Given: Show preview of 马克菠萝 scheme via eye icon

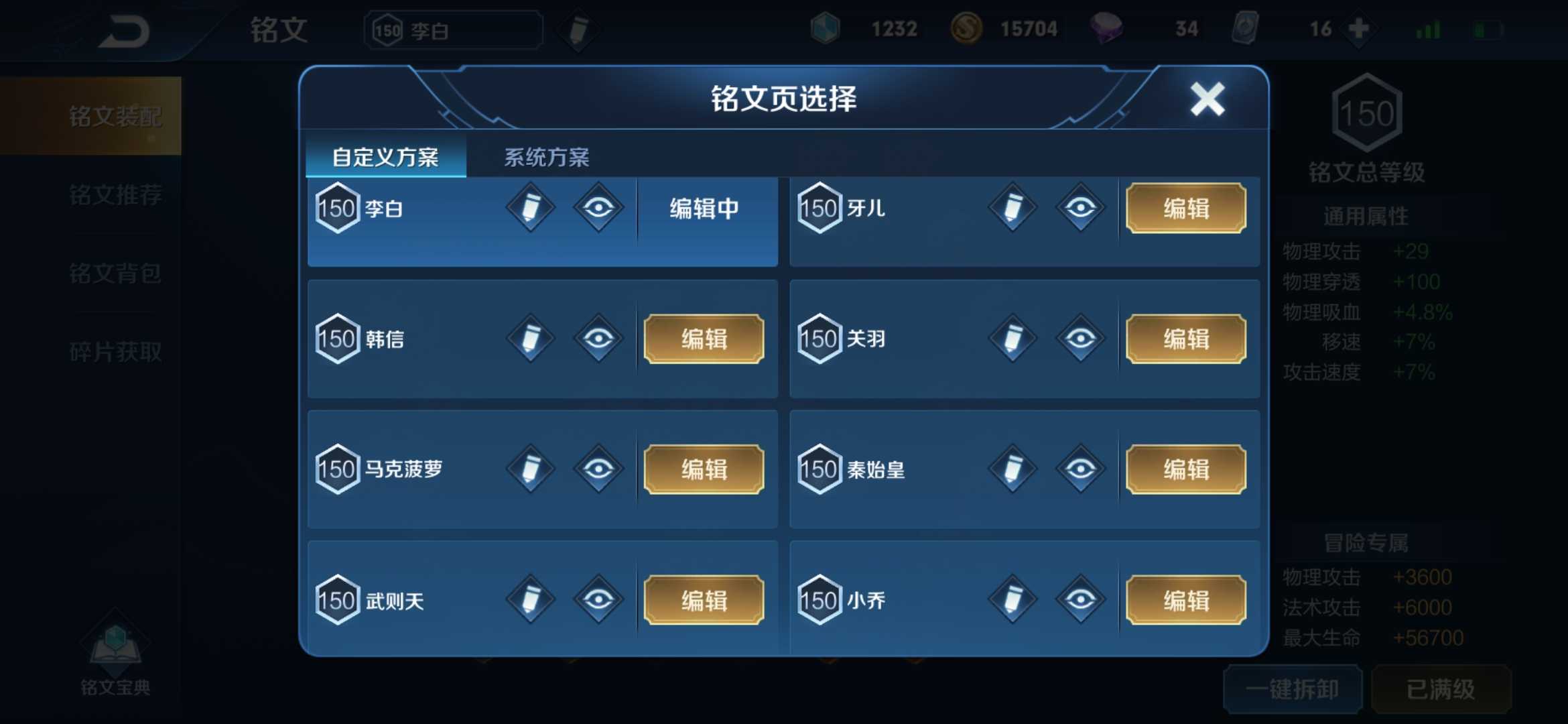Looking at the screenshot, I should 598,469.
